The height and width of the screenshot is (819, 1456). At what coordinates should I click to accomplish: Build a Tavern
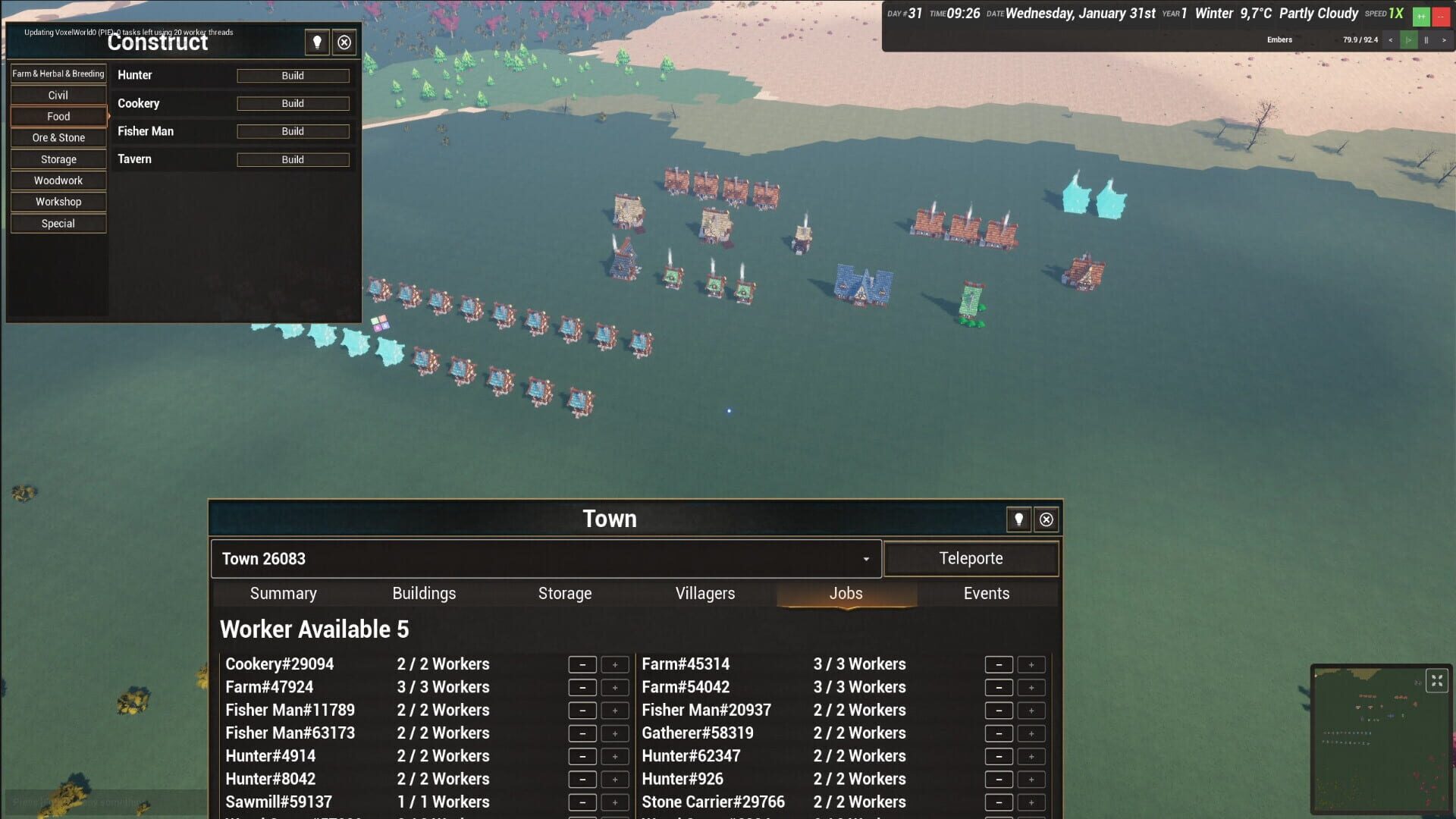[292, 159]
